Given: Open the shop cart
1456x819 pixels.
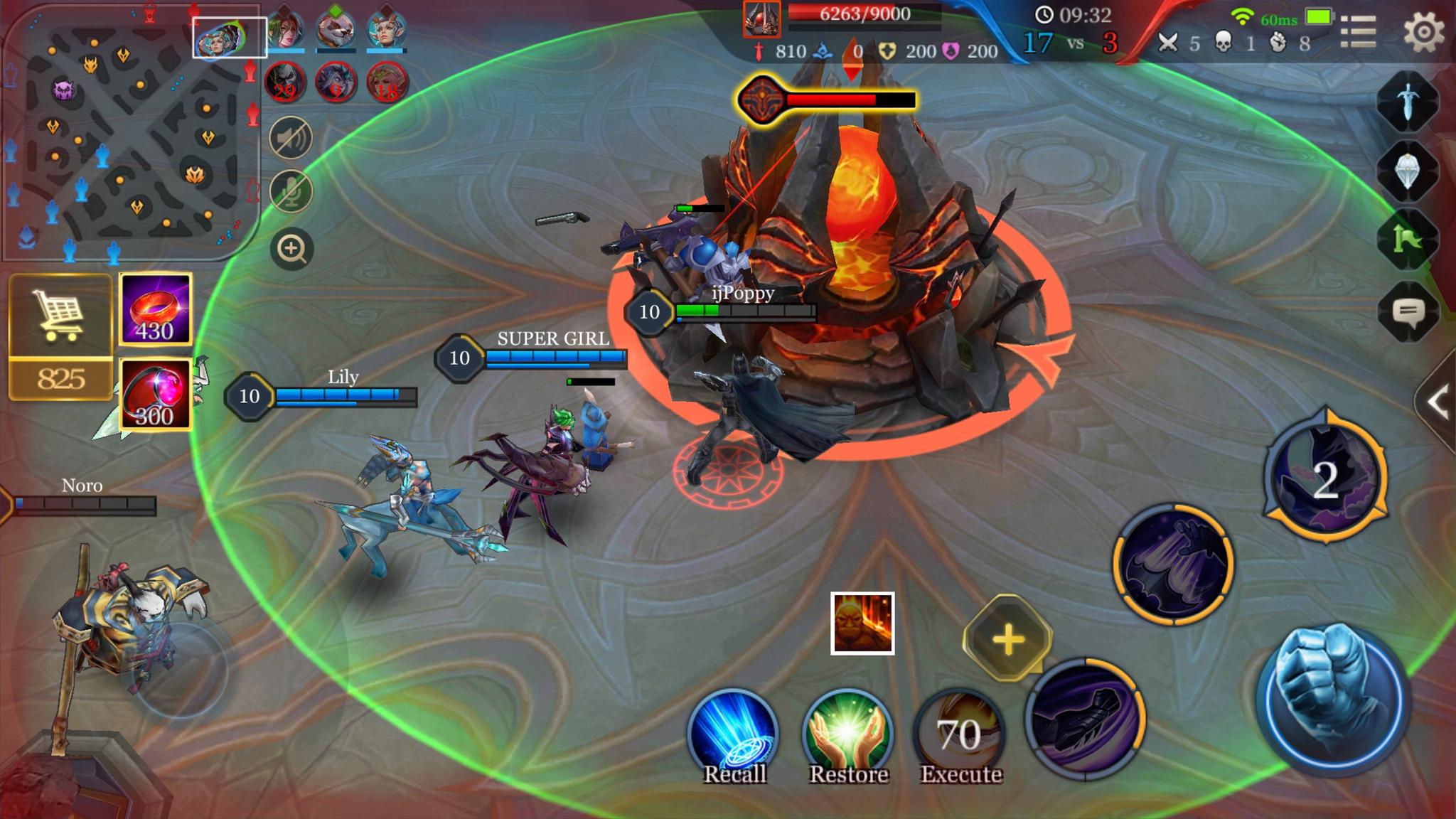Looking at the screenshot, I should click(x=60, y=316).
